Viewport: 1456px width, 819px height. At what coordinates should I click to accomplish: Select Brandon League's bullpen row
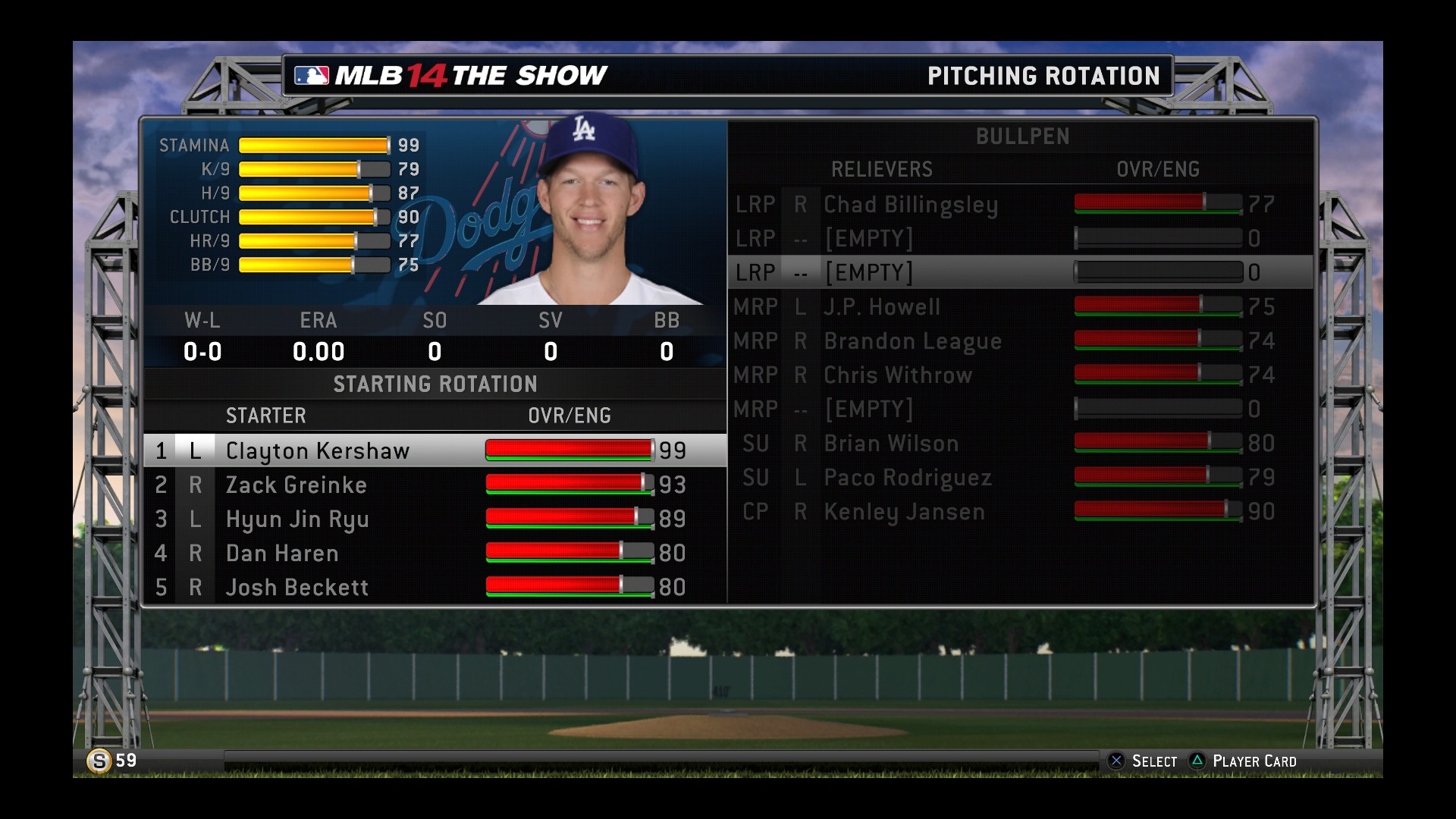tap(913, 340)
